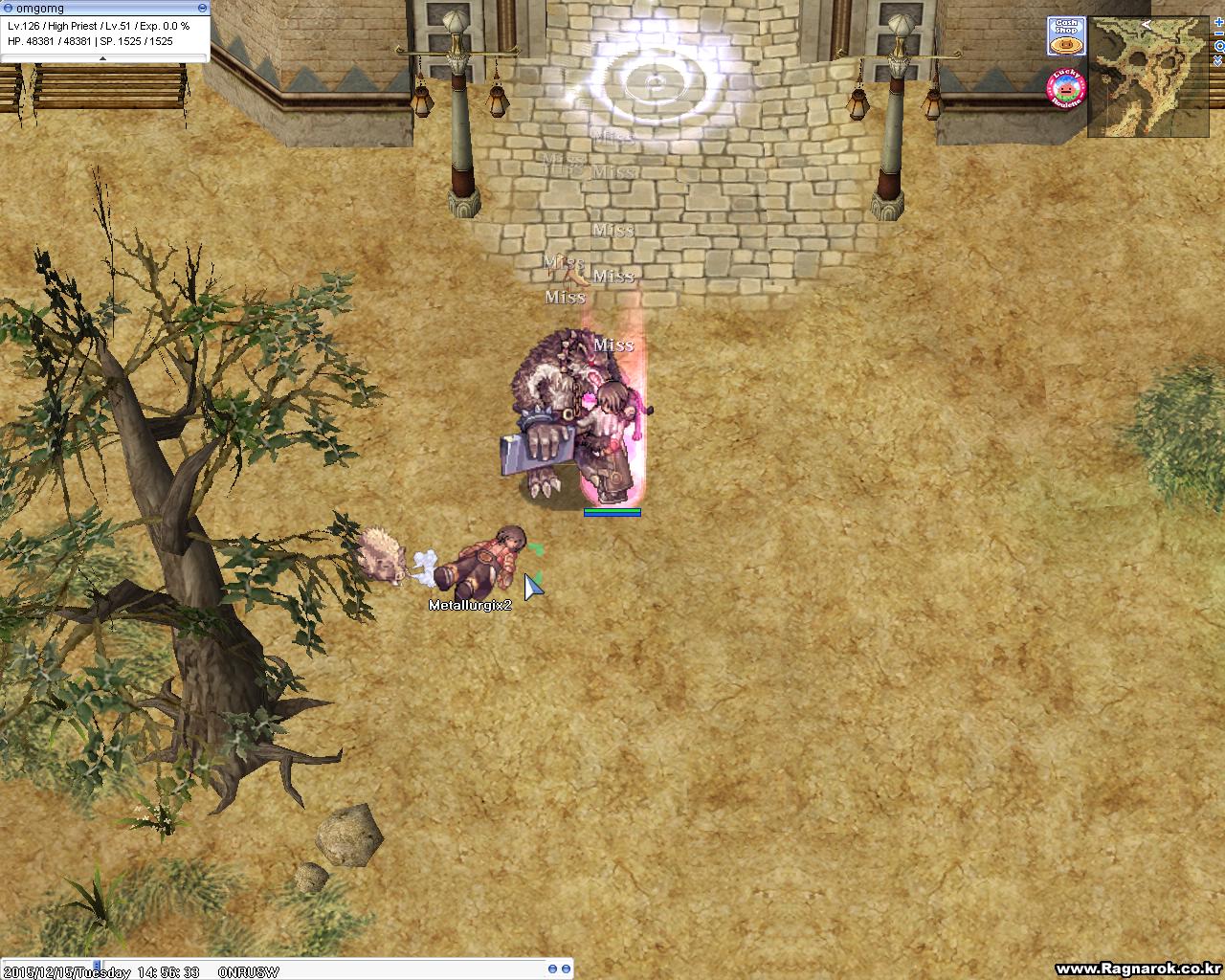Image resolution: width=1225 pixels, height=980 pixels.
Task: Click the magnifier icon beside the minimap
Action: tap(1219, 46)
